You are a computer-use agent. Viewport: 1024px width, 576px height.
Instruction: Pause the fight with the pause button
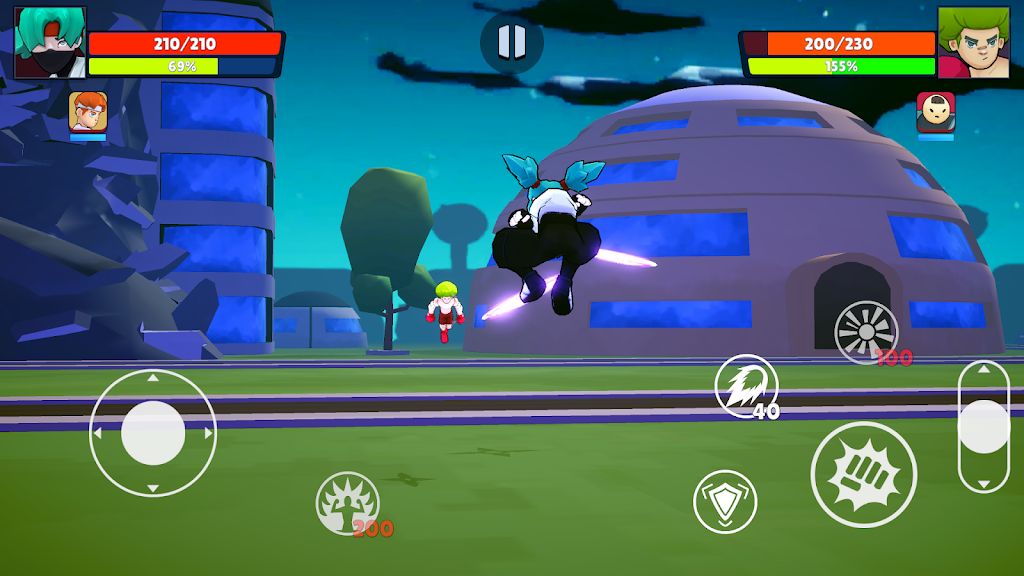[x=511, y=42]
